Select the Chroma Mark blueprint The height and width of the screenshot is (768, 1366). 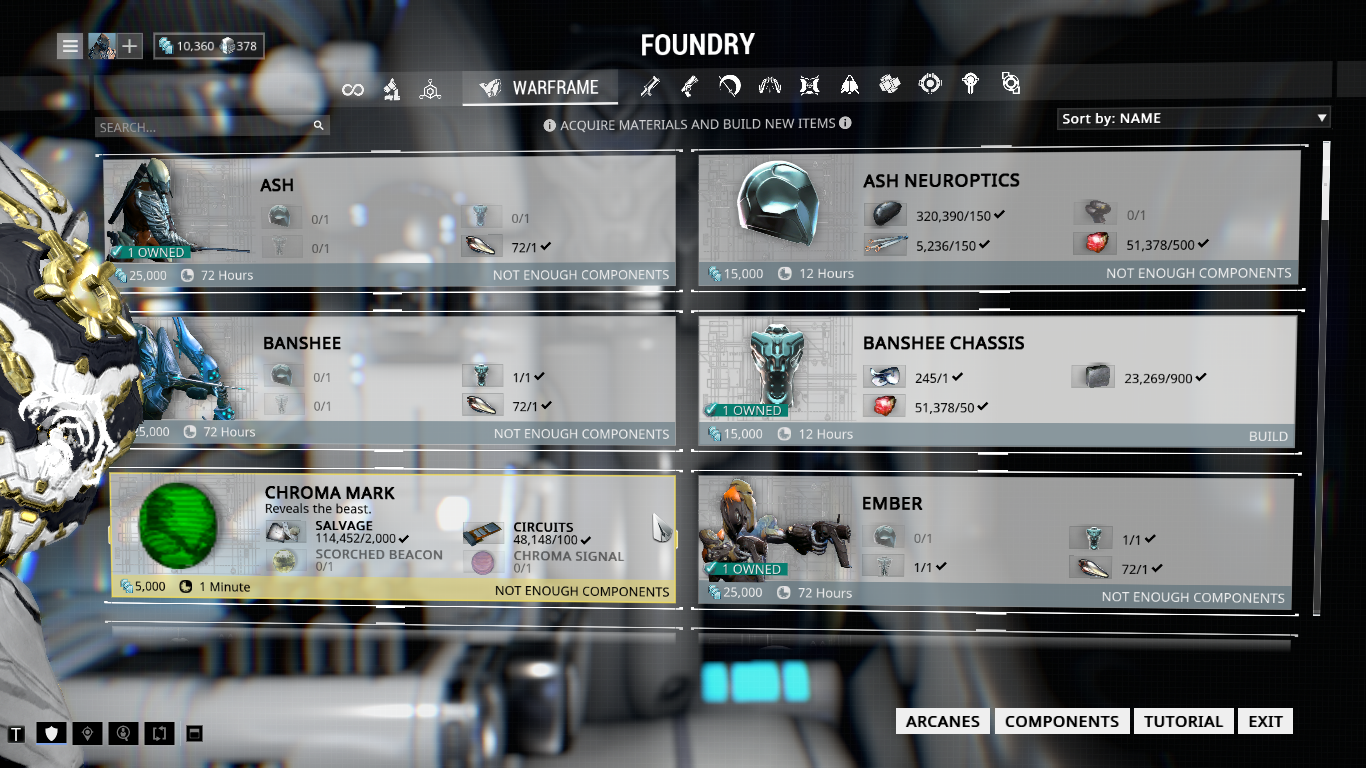[392, 539]
